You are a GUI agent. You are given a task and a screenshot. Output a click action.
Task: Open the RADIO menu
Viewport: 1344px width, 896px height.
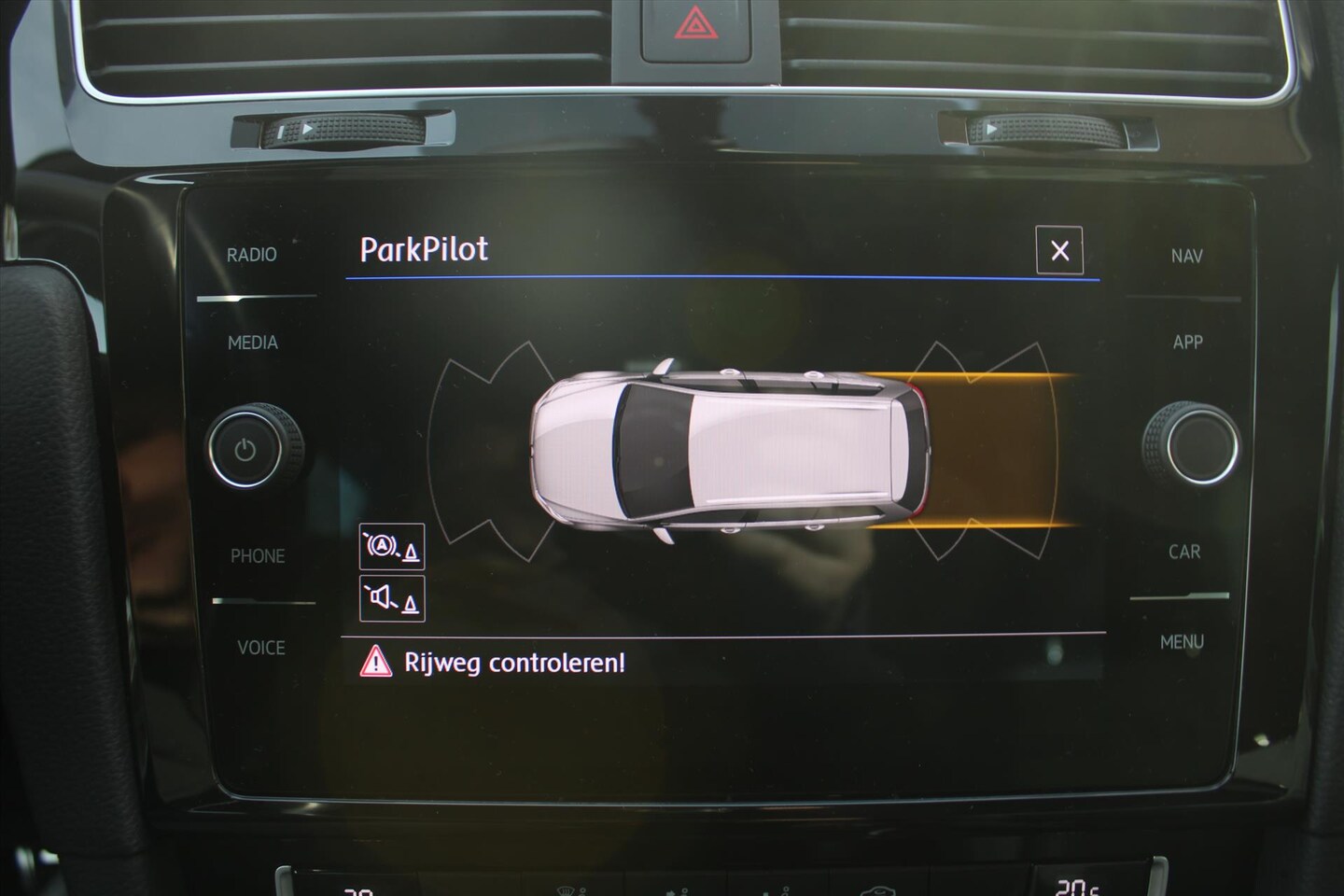[252, 255]
